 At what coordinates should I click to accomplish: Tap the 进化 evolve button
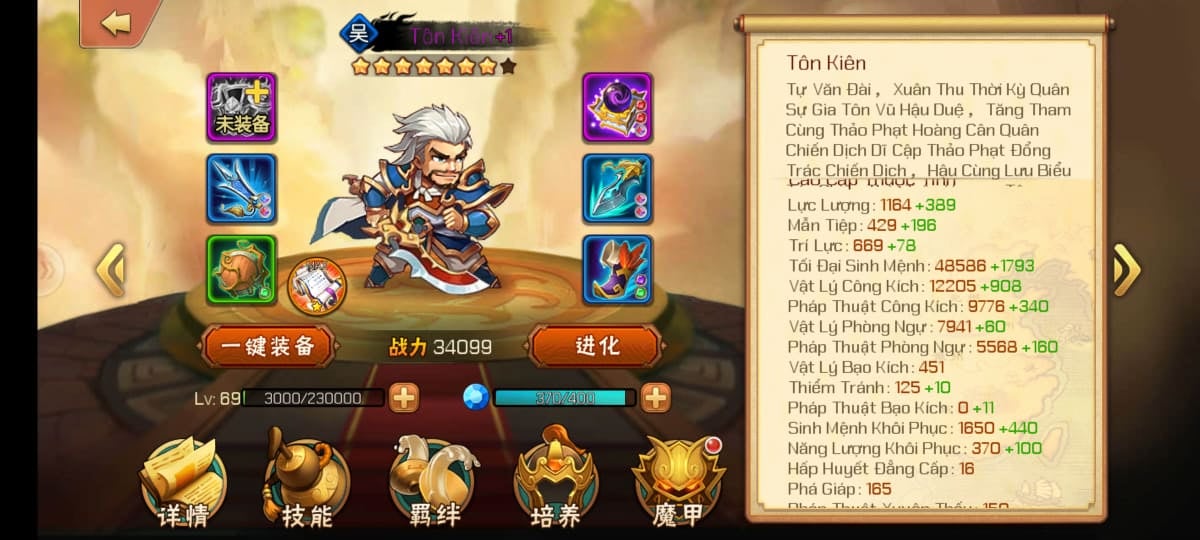pos(596,346)
